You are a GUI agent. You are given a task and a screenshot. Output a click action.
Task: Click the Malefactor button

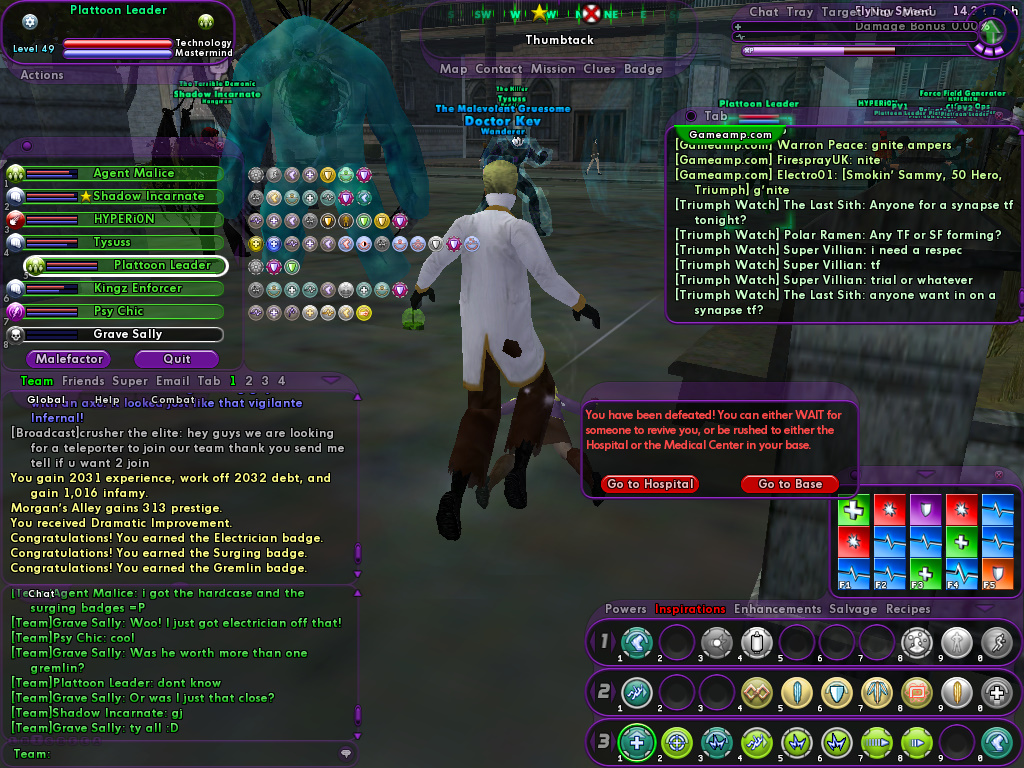69,359
